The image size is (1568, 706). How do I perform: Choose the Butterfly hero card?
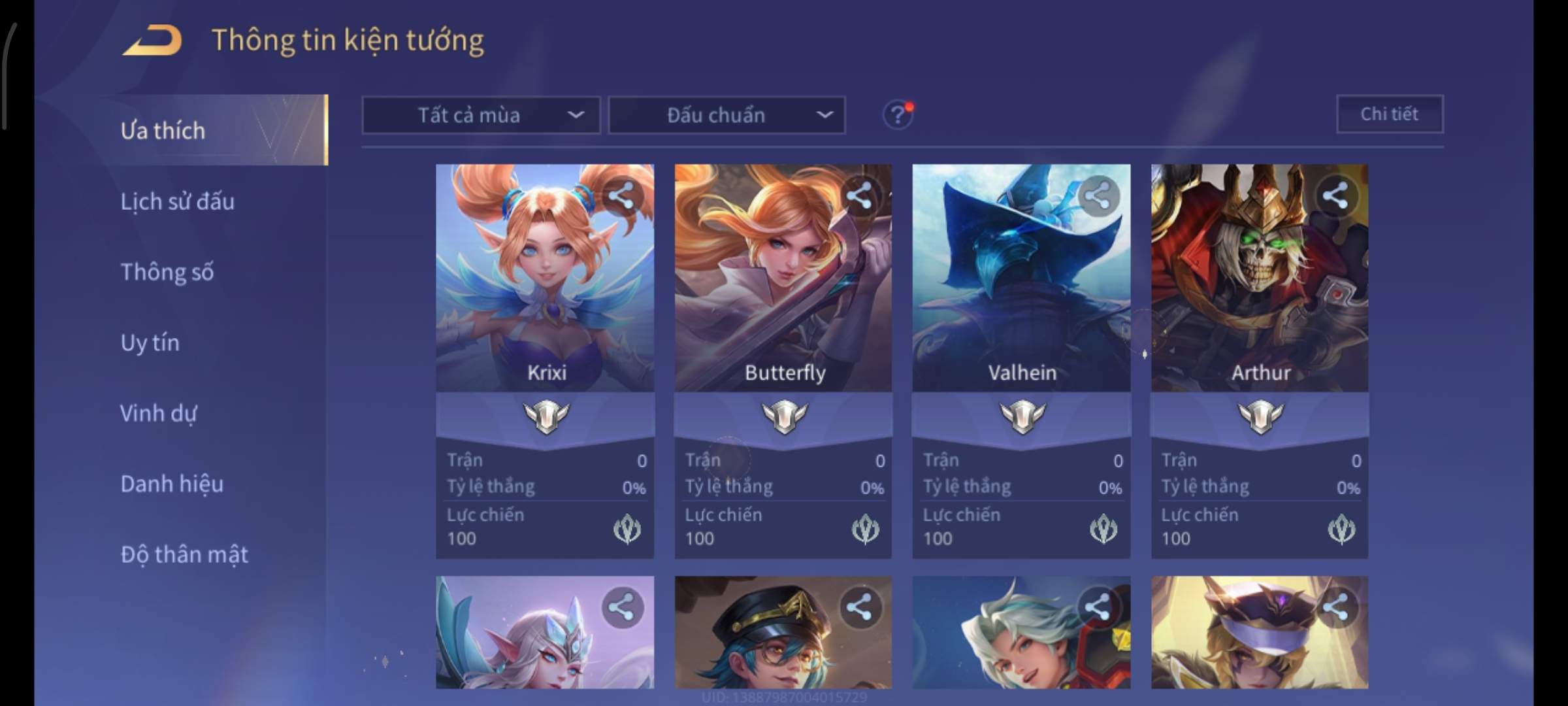(783, 294)
